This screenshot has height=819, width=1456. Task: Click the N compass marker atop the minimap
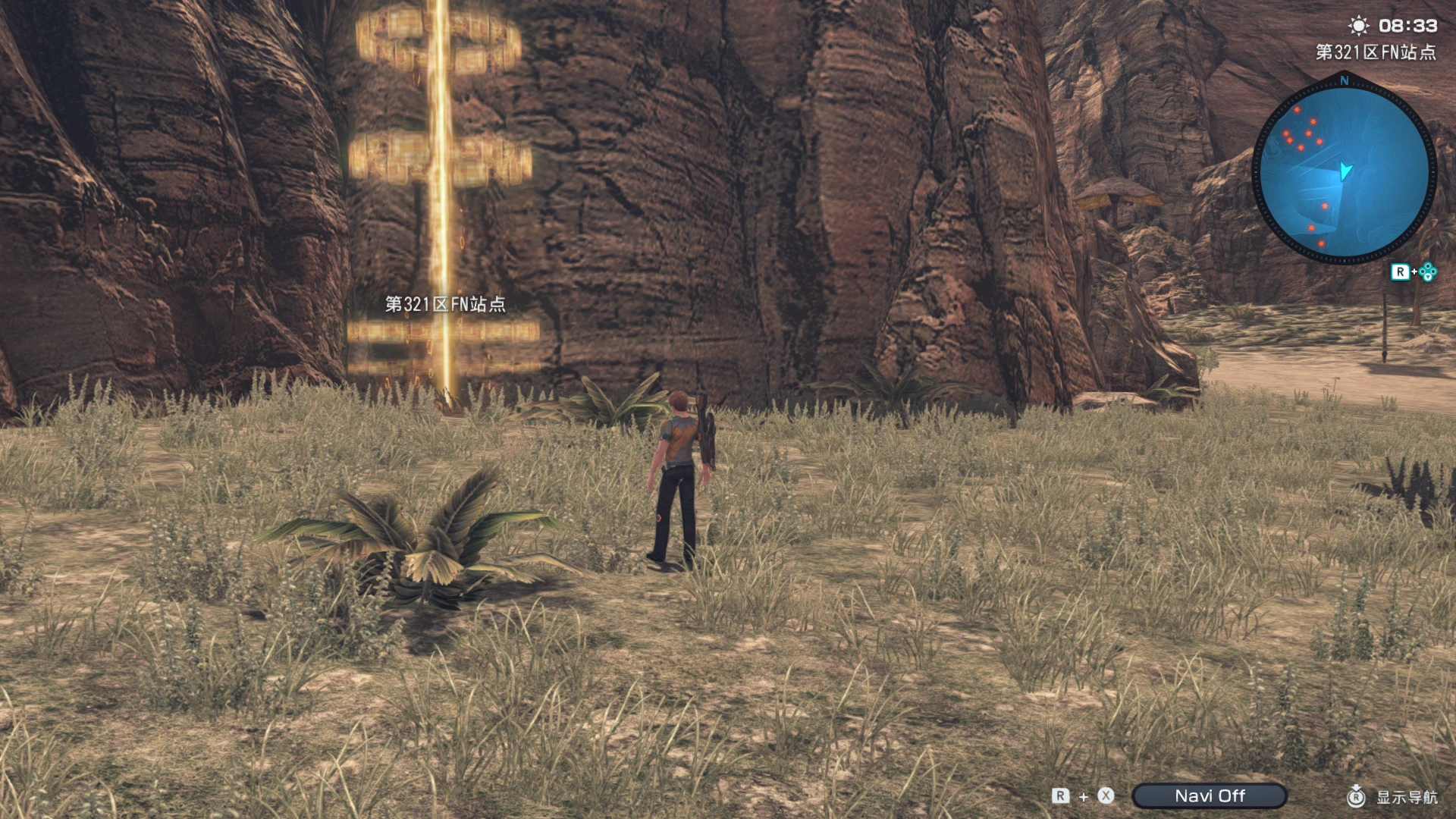1343,81
